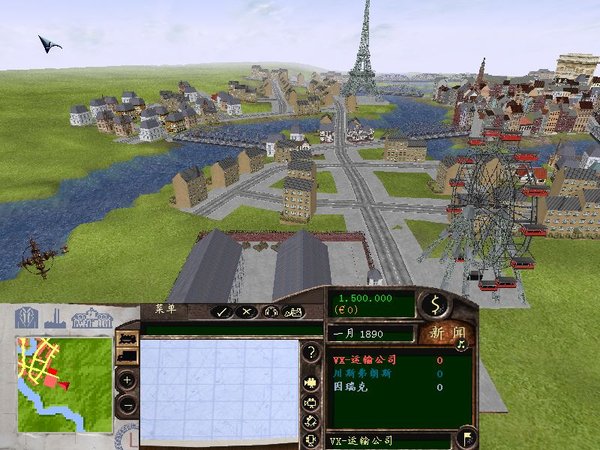Click the question mark help button
Screen dimensions: 600x450
click(x=311, y=352)
